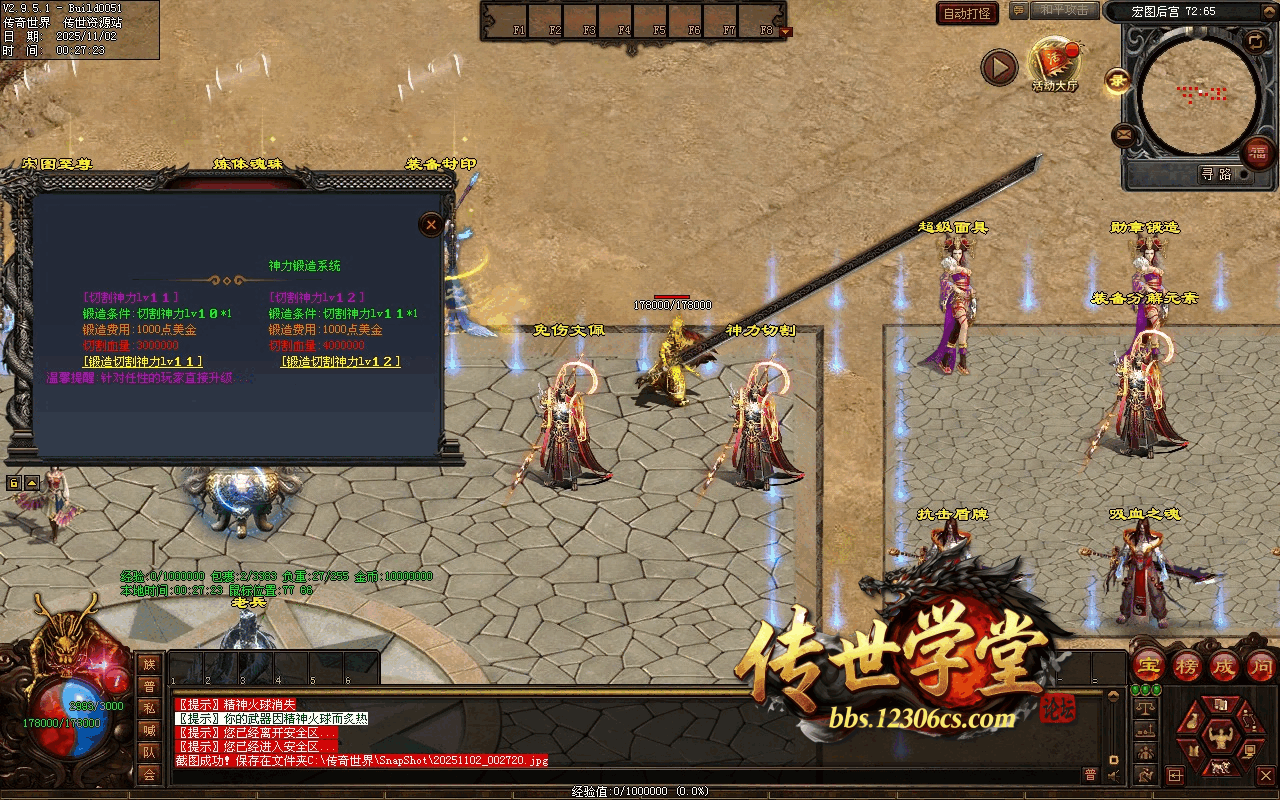
Task: Open the character panel muscle-figure icon
Action: pos(1220,740)
